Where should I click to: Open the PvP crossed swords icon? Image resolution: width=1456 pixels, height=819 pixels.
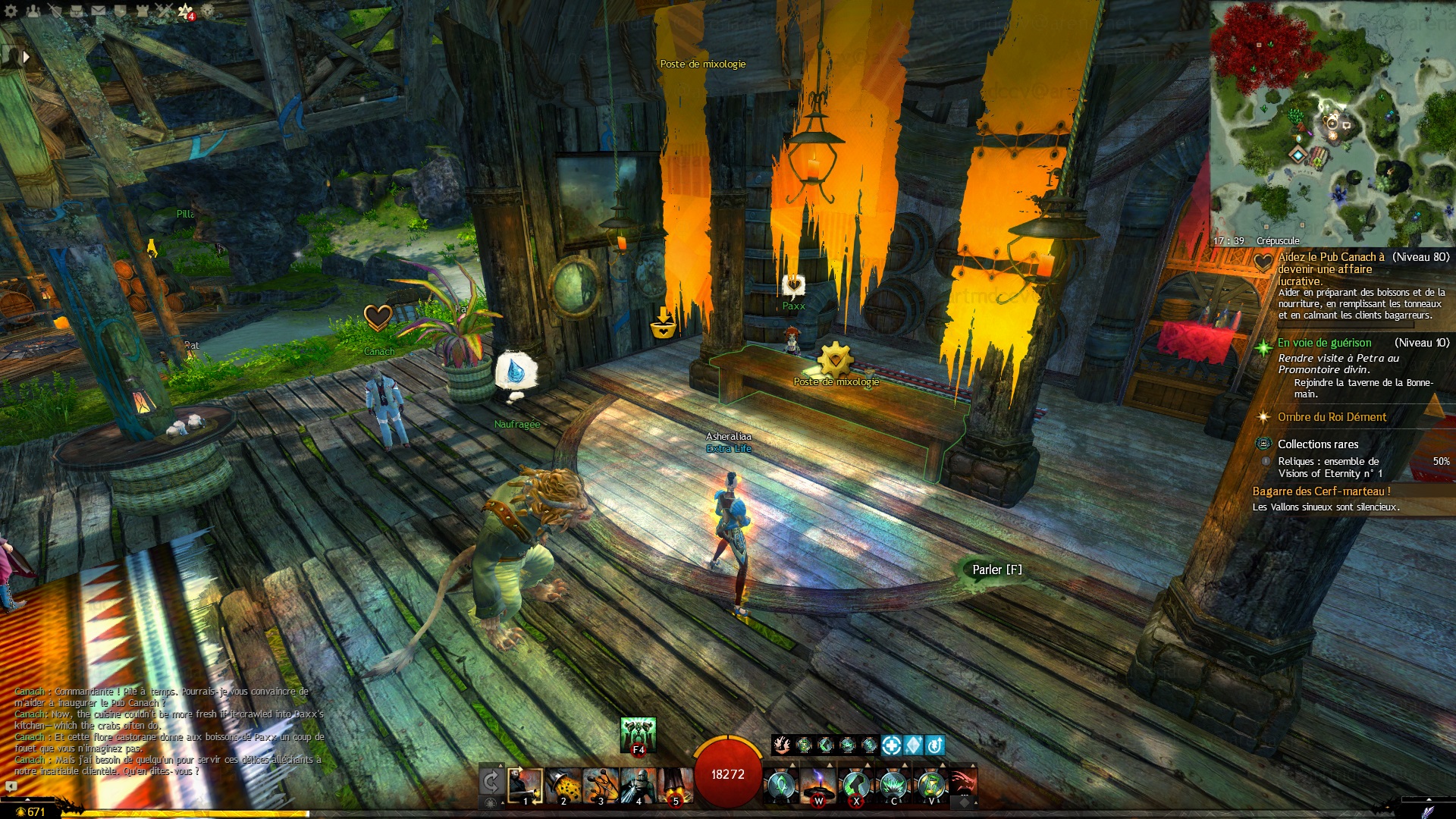(x=165, y=11)
